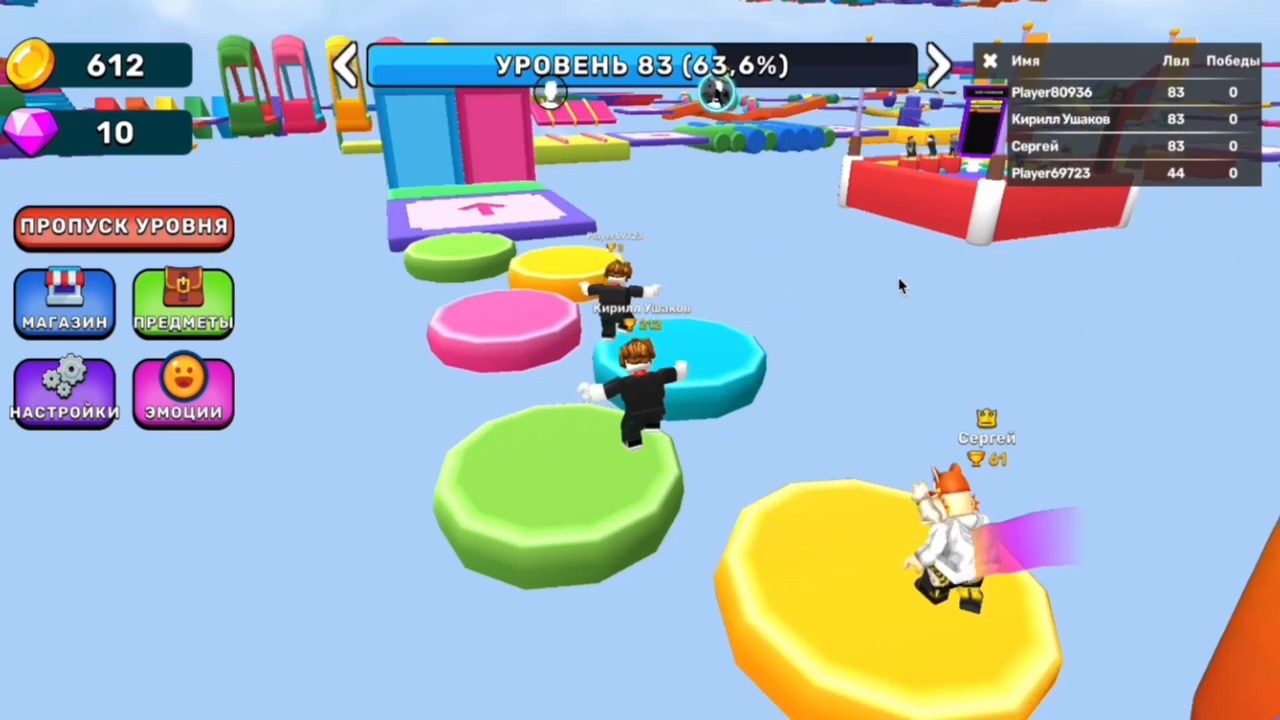Viewport: 1280px width, 720px height.
Task: Click the gold coin currency icon
Action: tap(30, 64)
